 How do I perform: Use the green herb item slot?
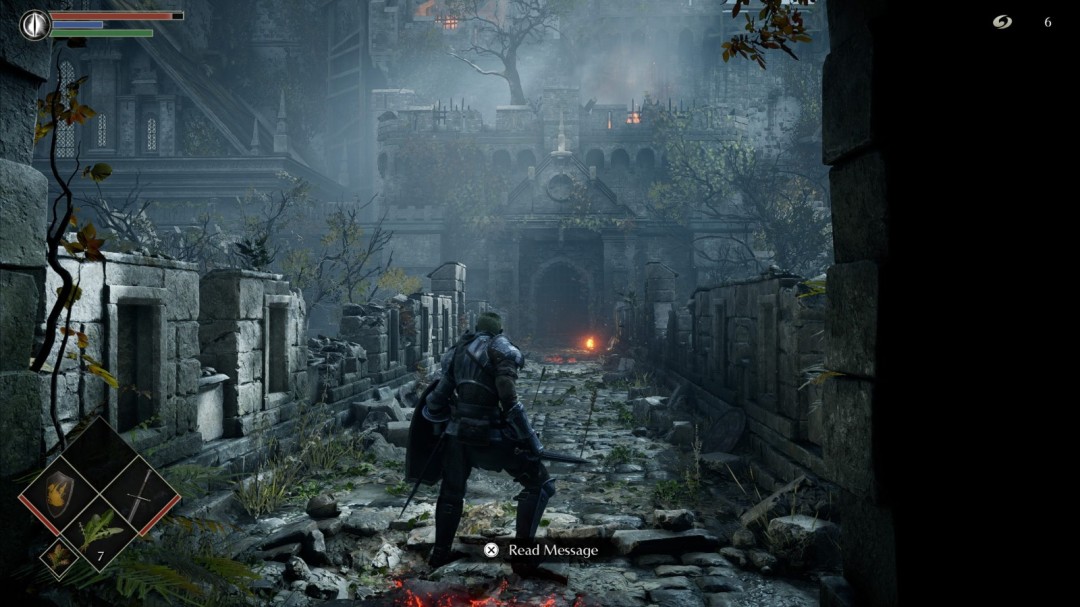click(x=100, y=530)
